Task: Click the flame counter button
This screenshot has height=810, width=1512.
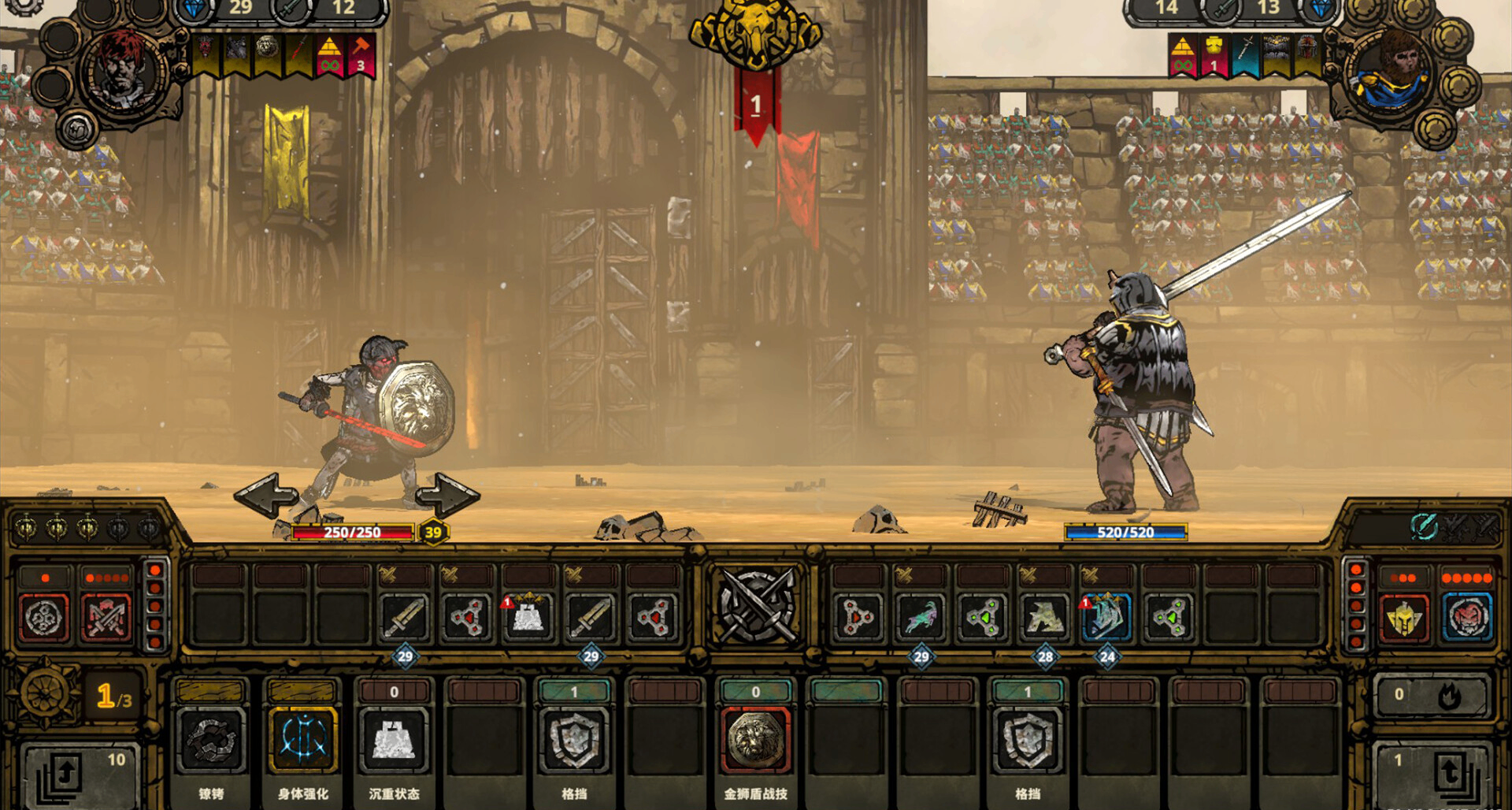Action: coord(1432,695)
